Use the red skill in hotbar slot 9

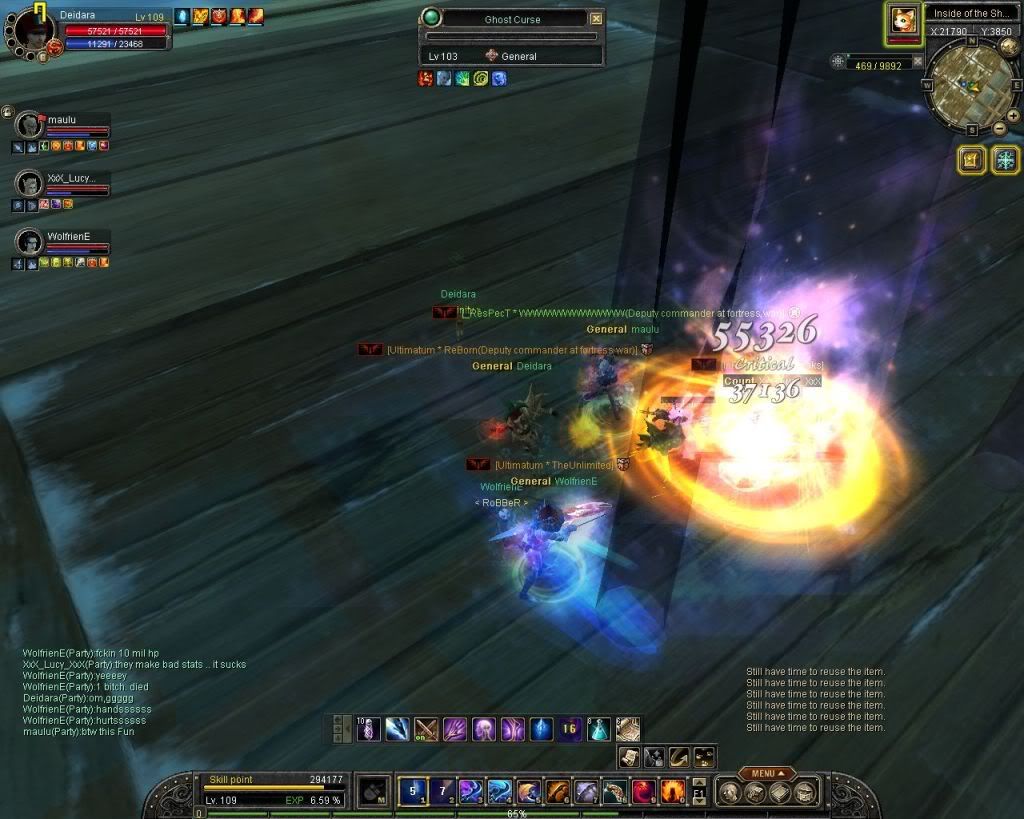tap(644, 791)
